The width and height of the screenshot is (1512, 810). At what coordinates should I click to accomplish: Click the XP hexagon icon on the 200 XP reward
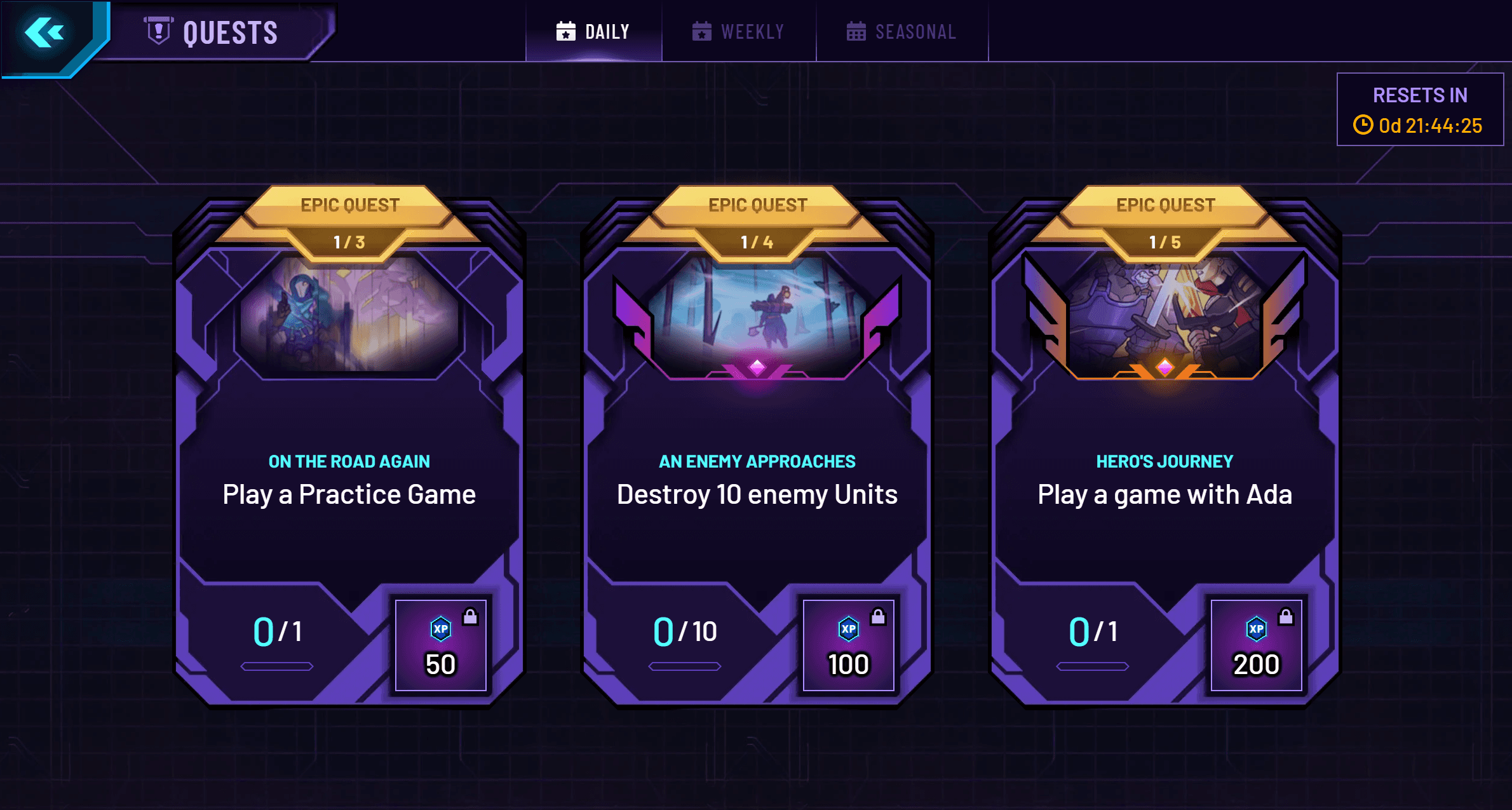[1256, 630]
